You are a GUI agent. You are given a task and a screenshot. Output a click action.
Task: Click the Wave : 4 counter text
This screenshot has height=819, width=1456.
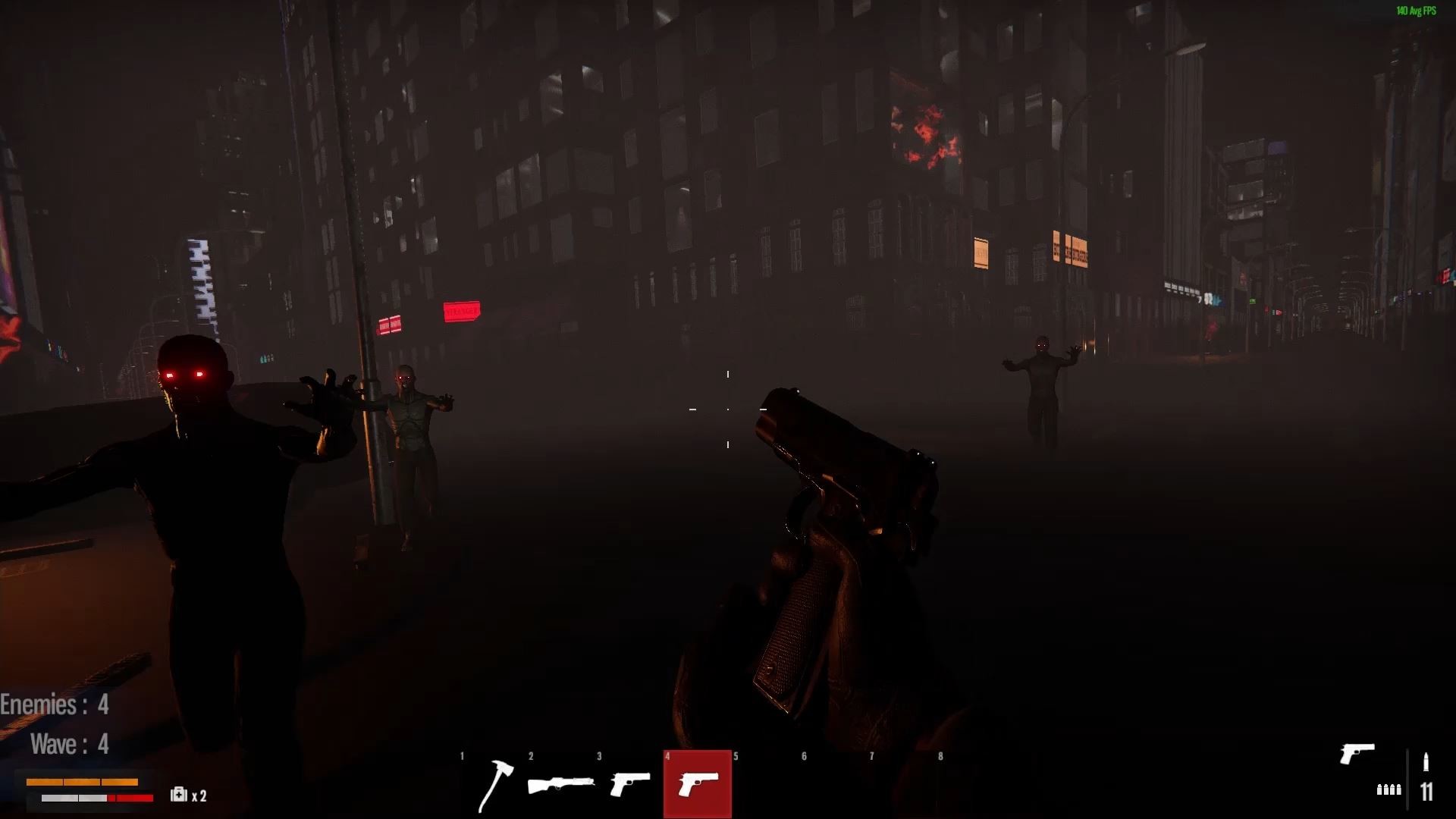pos(68,744)
